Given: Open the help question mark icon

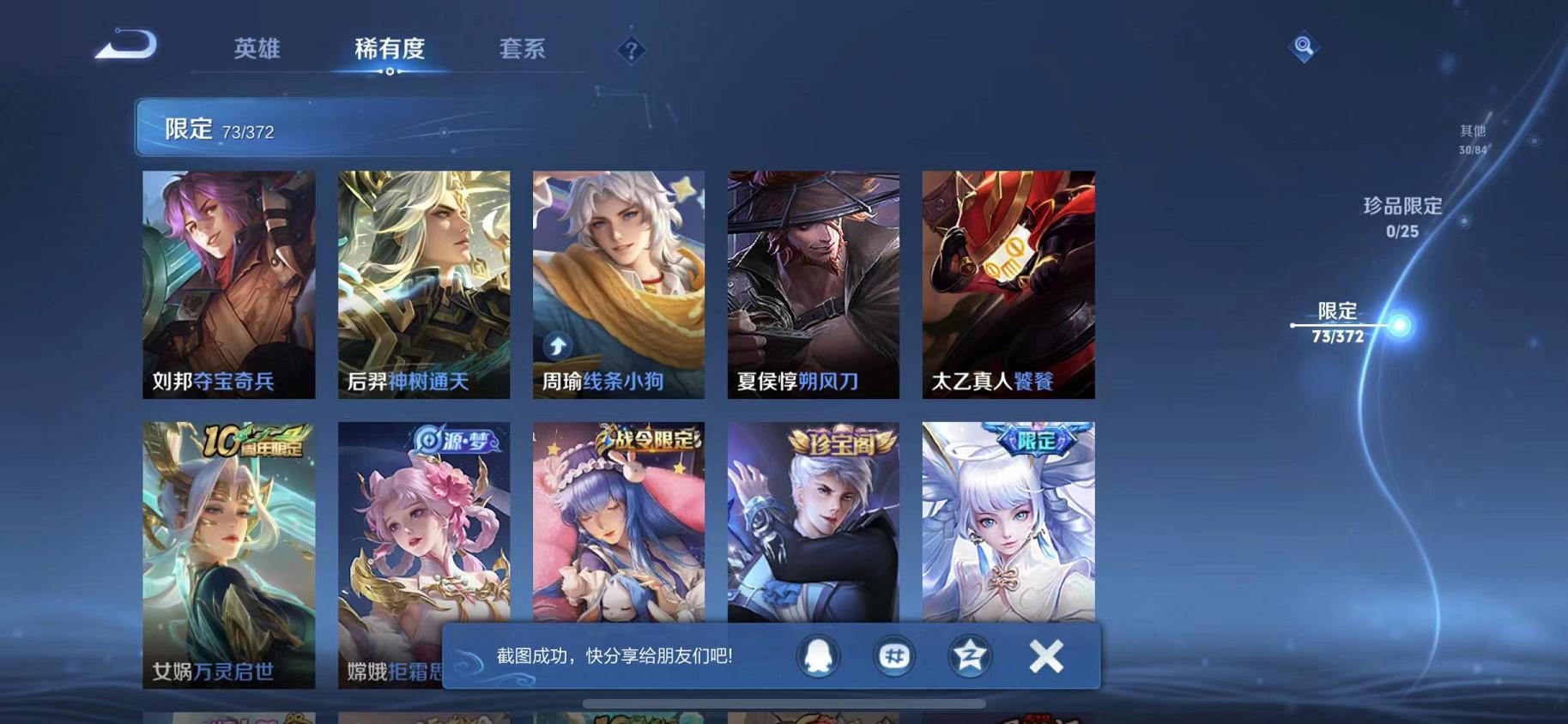Looking at the screenshot, I should click(631, 51).
